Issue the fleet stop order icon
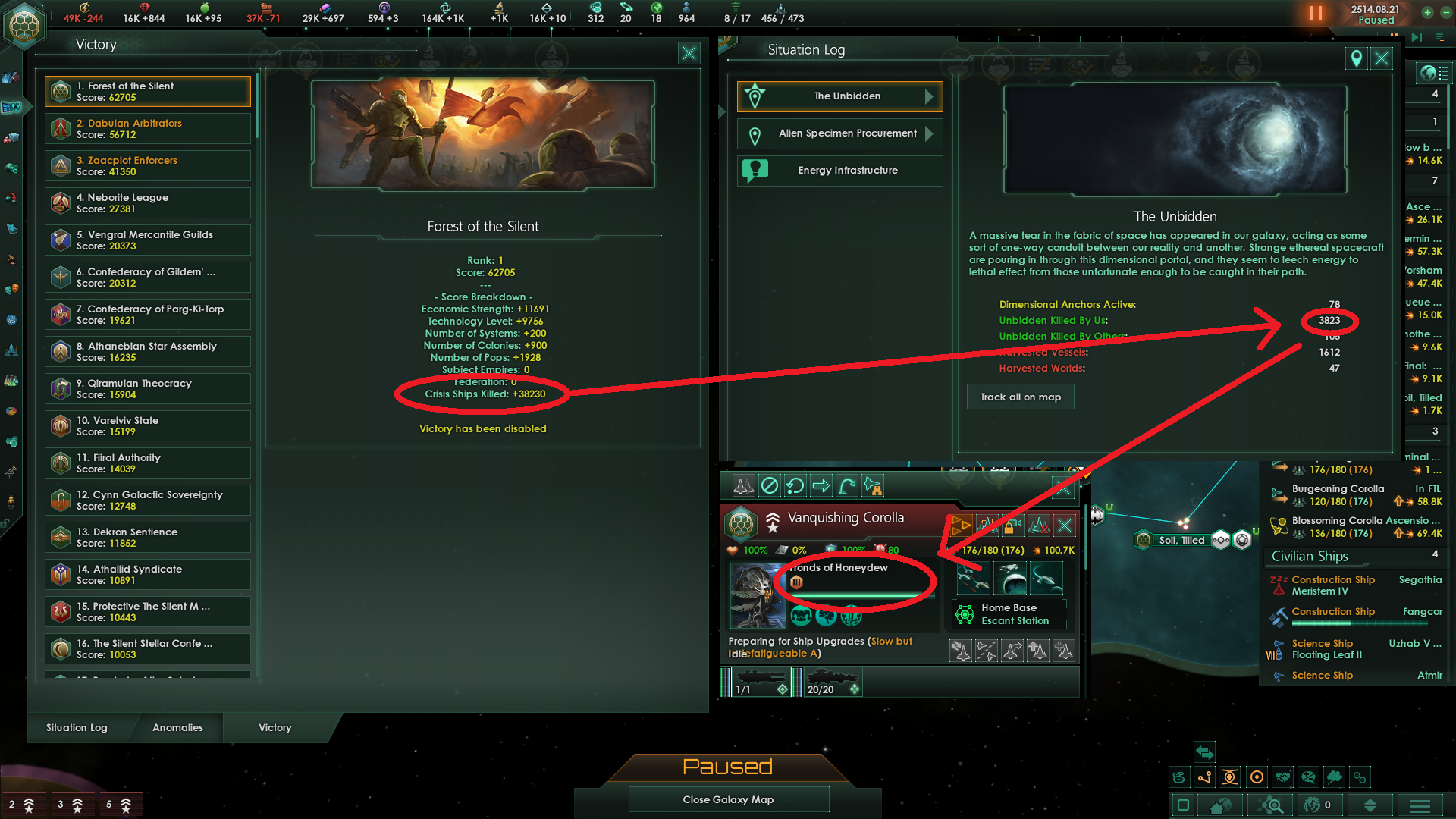Viewport: 1456px width, 819px height. pos(769,486)
